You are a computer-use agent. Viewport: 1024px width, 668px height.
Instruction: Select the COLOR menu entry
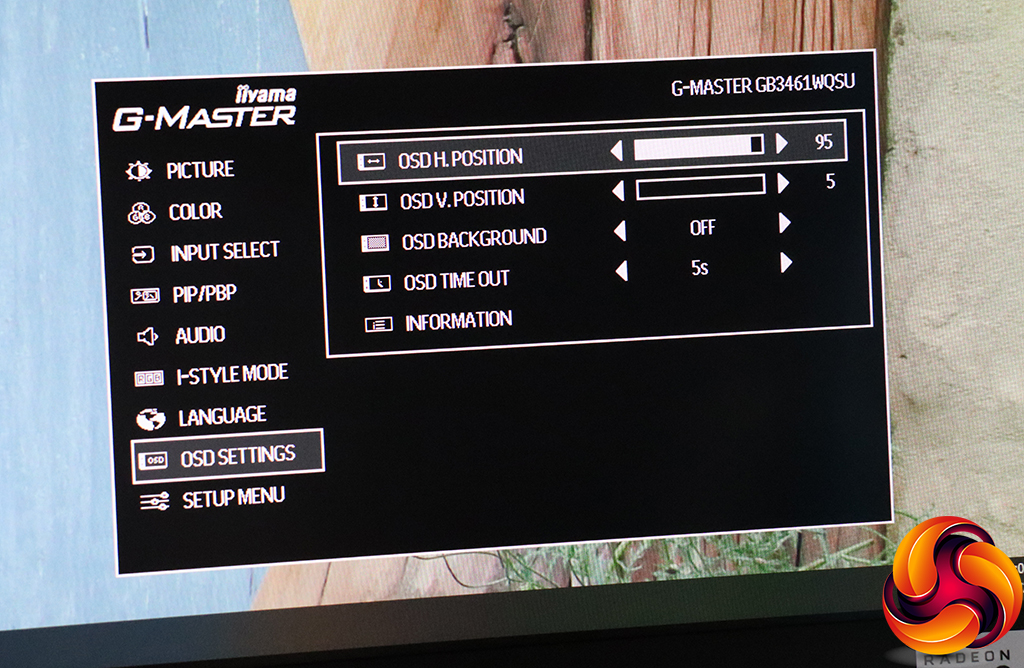click(194, 212)
